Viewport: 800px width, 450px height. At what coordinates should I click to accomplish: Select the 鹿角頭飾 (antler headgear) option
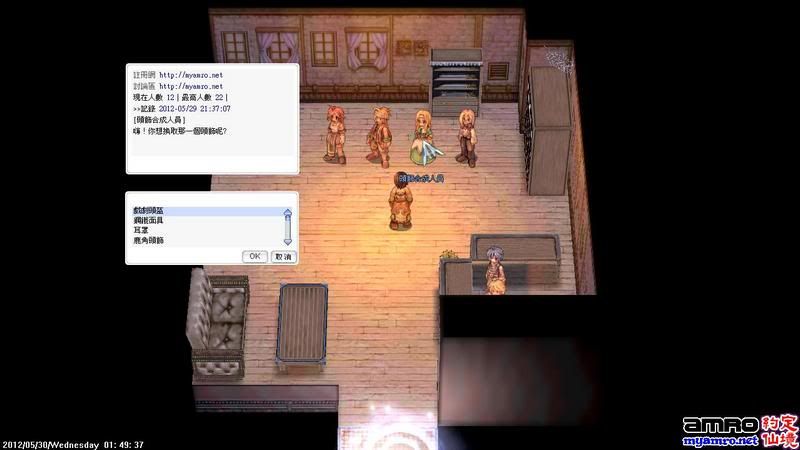click(148, 241)
